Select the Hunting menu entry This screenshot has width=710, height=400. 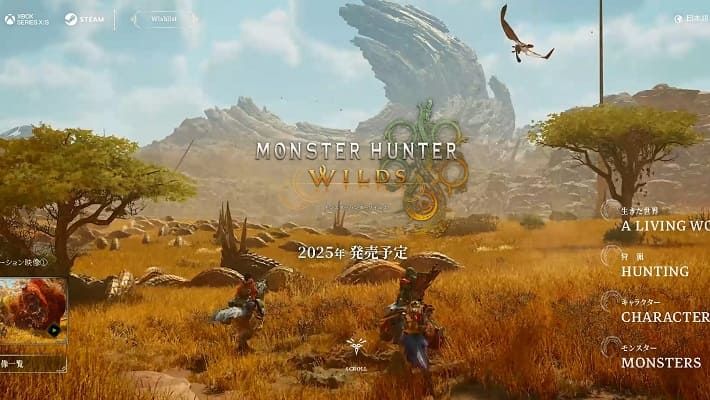pos(654,271)
